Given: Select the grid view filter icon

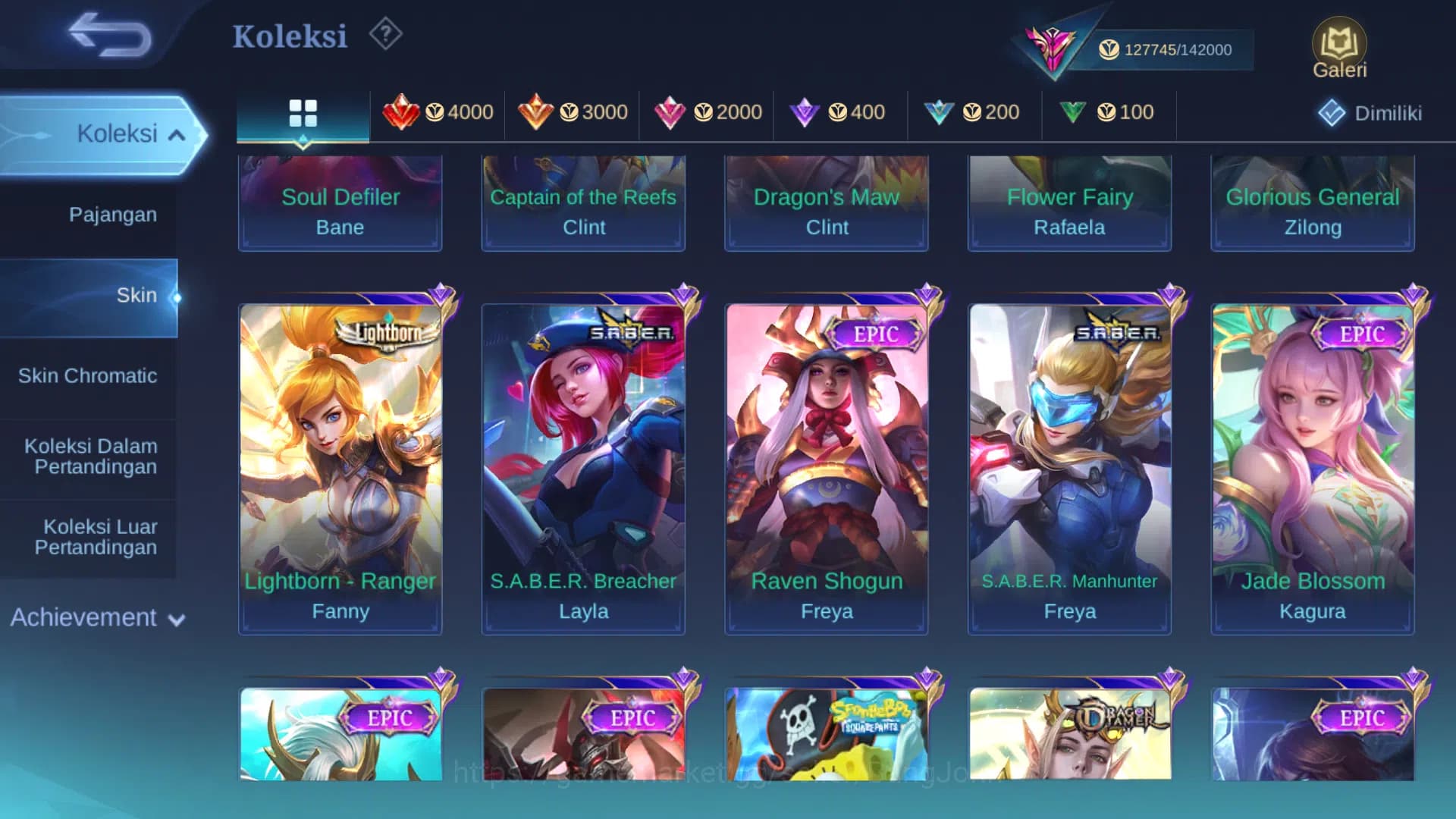Looking at the screenshot, I should click(x=303, y=112).
